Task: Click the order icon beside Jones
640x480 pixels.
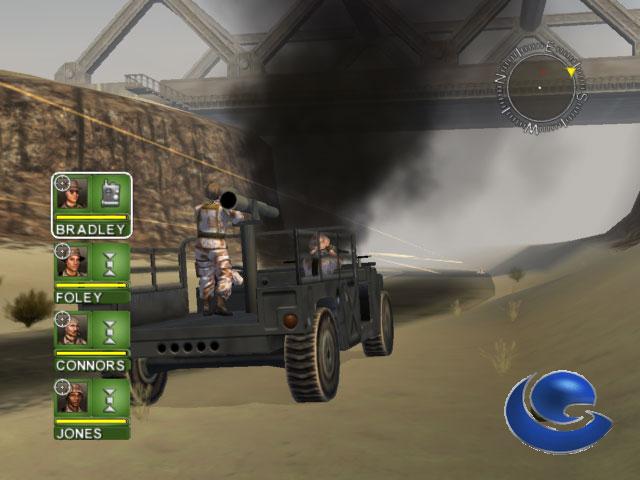Action: tap(111, 400)
